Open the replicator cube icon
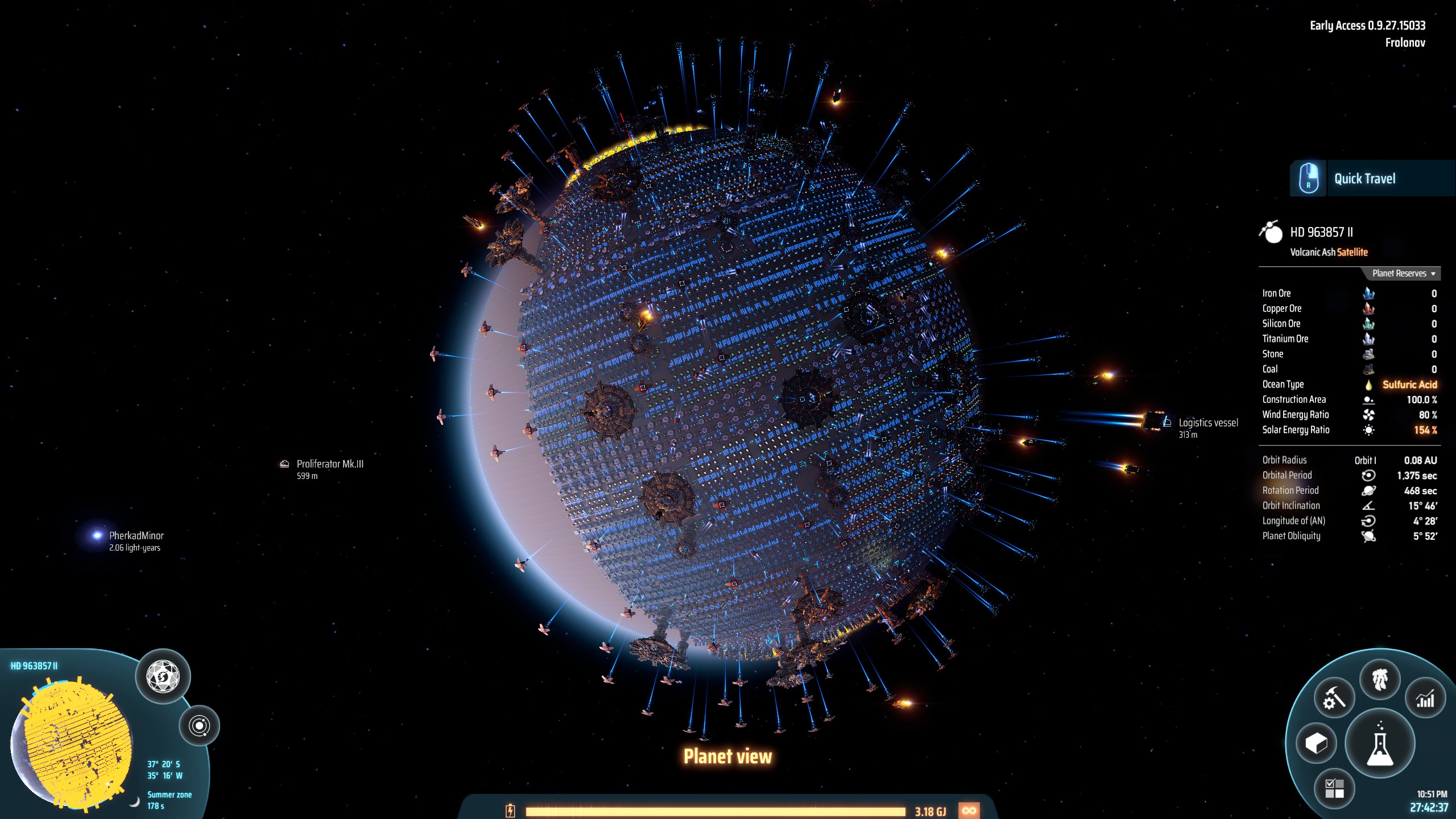 pyautogui.click(x=1316, y=743)
